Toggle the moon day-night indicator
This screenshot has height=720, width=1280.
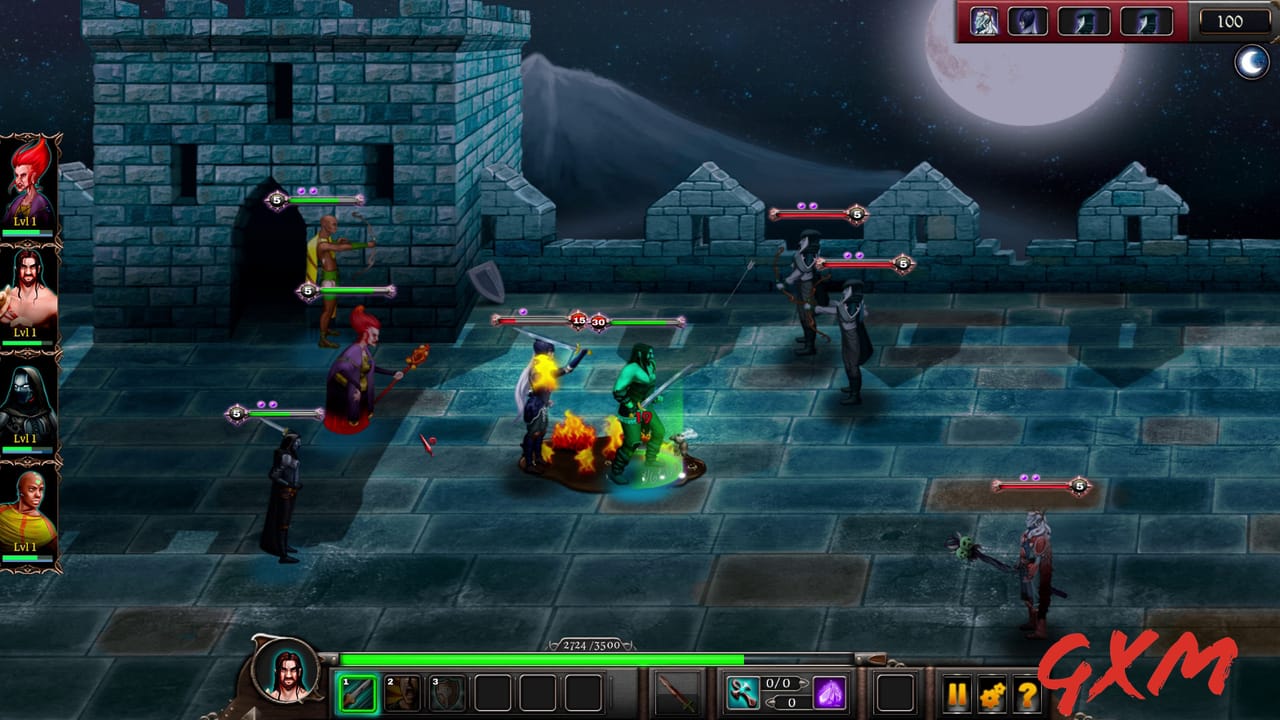click(1253, 62)
